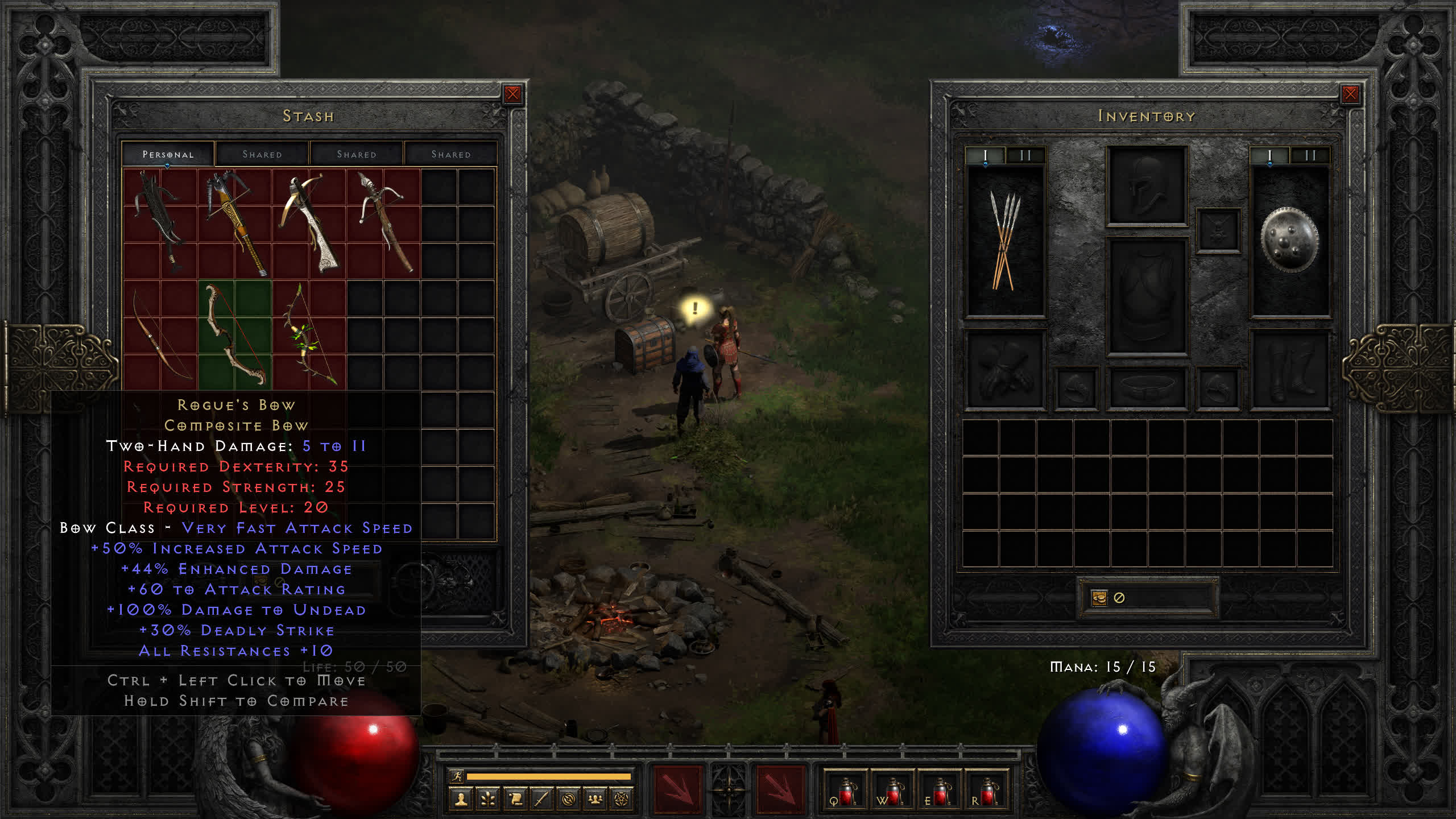Click the inventory gold coin button
This screenshot has height=819, width=1456.
click(x=1099, y=598)
